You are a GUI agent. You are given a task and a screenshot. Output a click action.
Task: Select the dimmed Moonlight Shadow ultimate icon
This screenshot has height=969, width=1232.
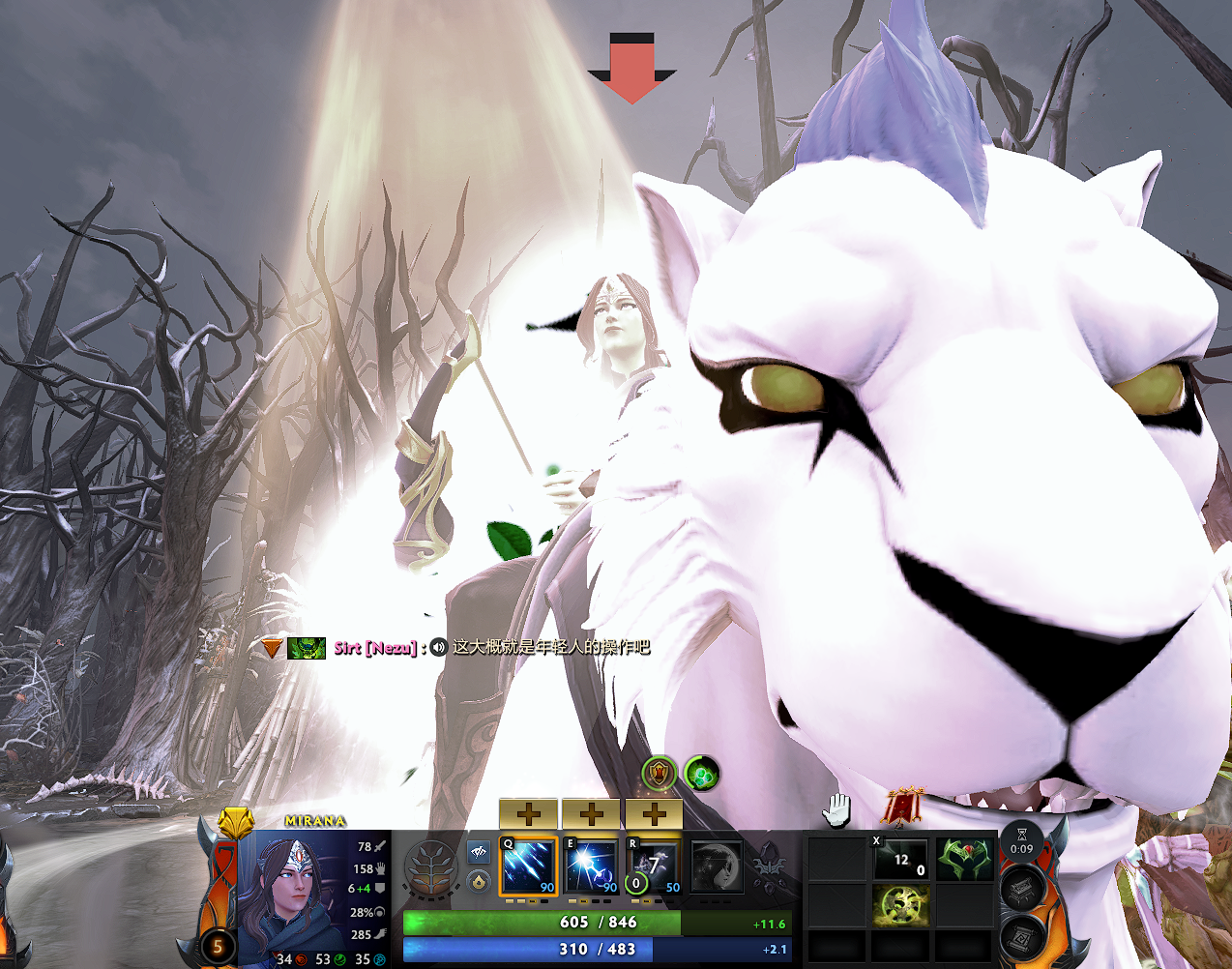click(x=717, y=866)
